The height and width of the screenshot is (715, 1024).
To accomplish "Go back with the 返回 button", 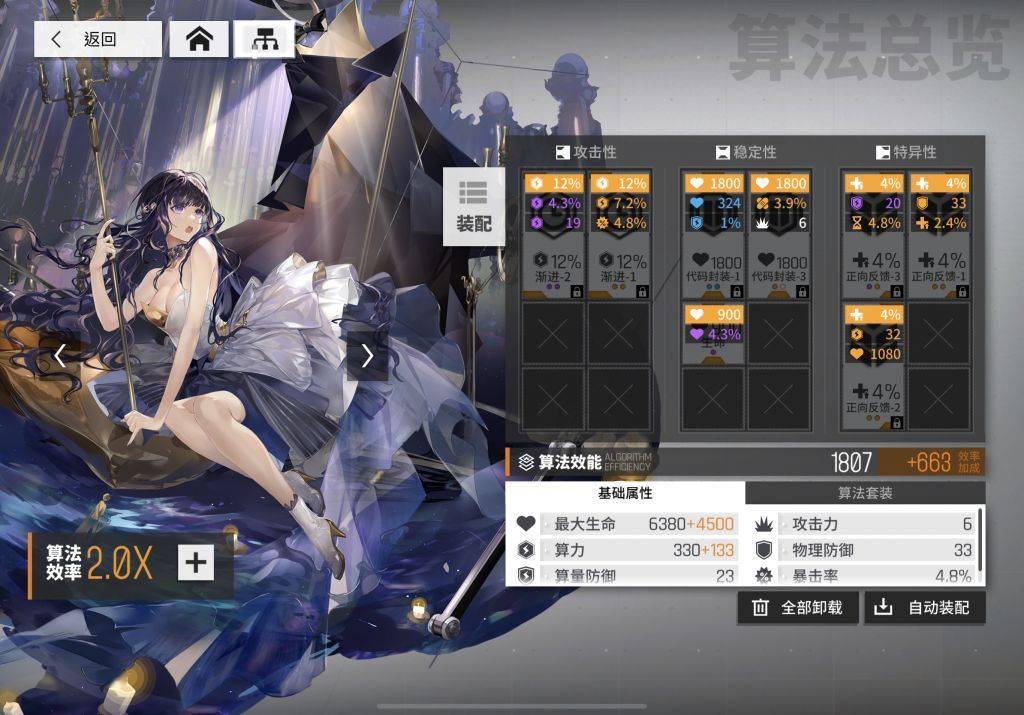I will (98, 39).
